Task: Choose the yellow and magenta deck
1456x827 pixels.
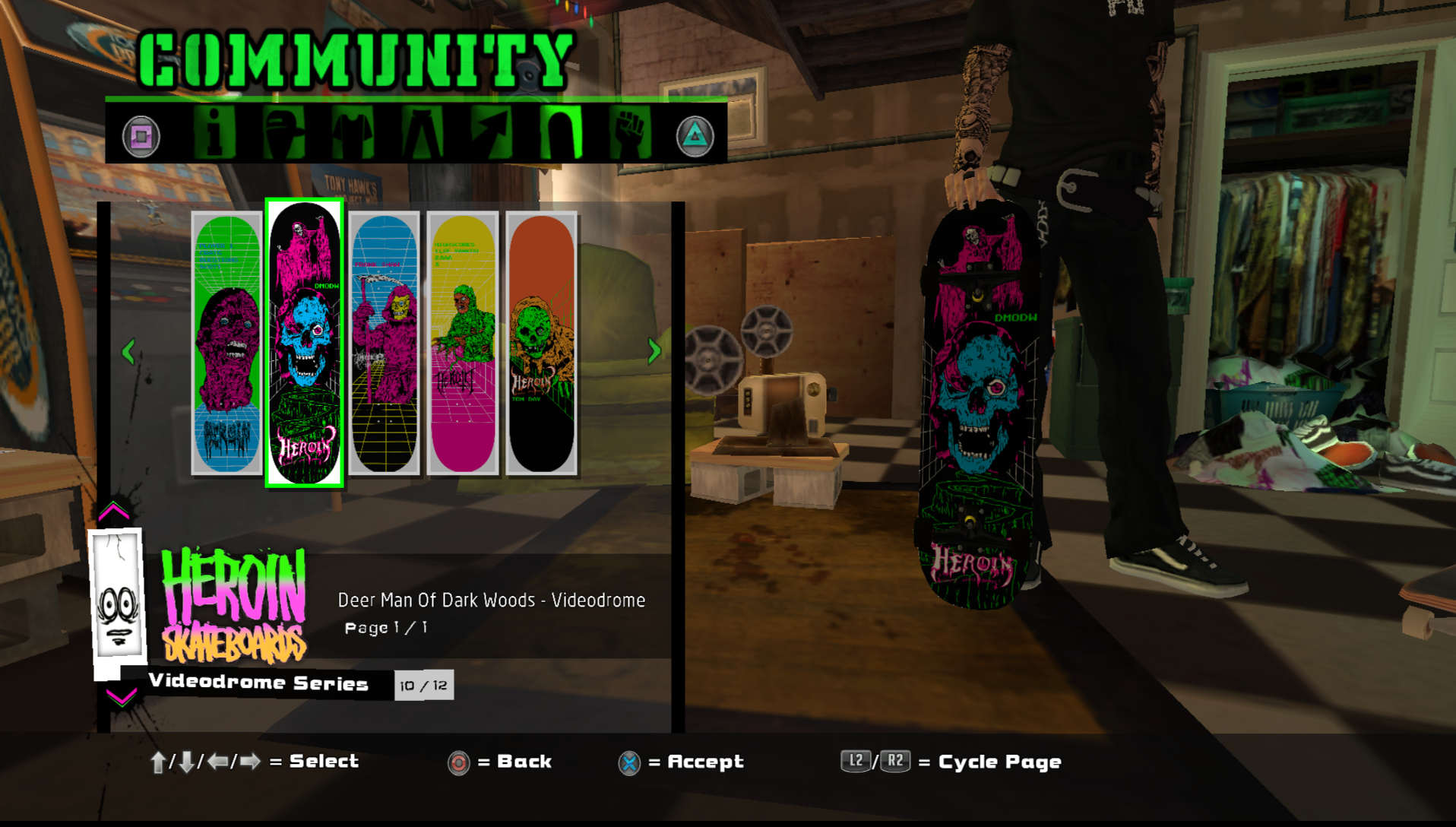Action: click(x=463, y=344)
